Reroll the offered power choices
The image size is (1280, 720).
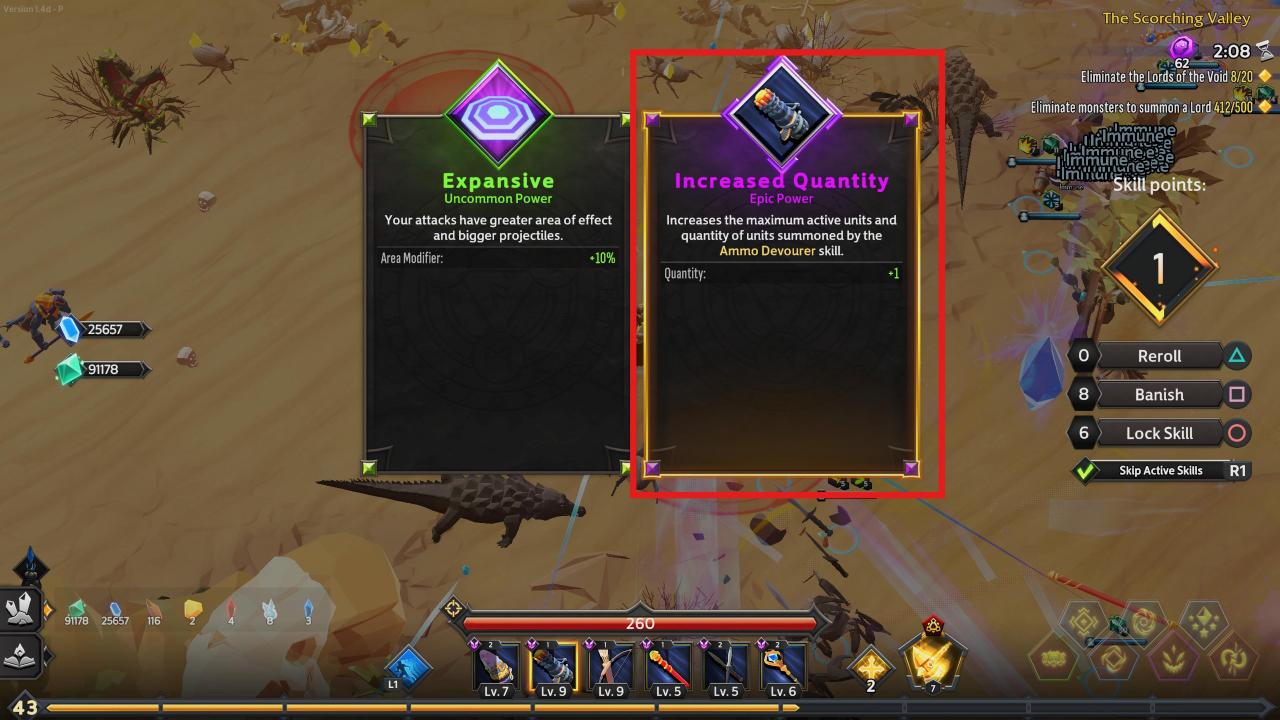pos(1159,356)
